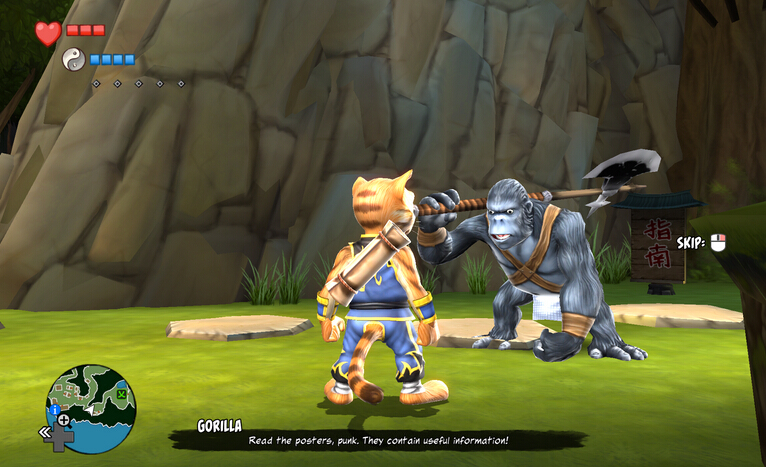Zoom in with the magnifier icon
The height and width of the screenshot is (467, 766).
64,420
